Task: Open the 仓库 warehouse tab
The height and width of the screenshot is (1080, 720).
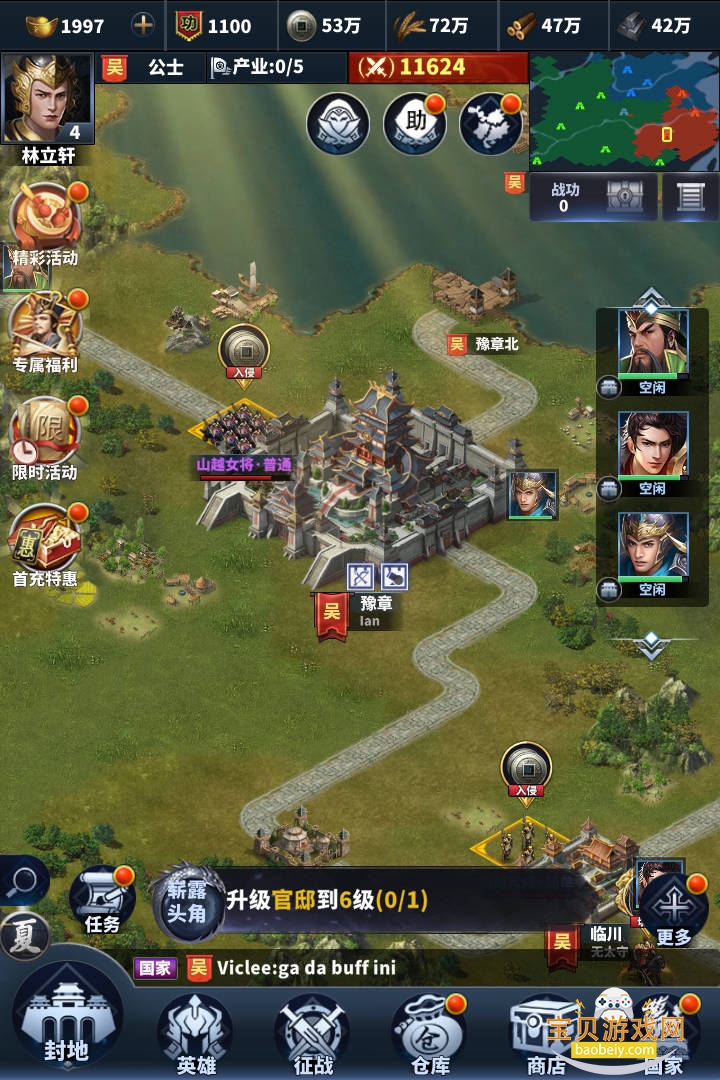Action: [430, 1032]
